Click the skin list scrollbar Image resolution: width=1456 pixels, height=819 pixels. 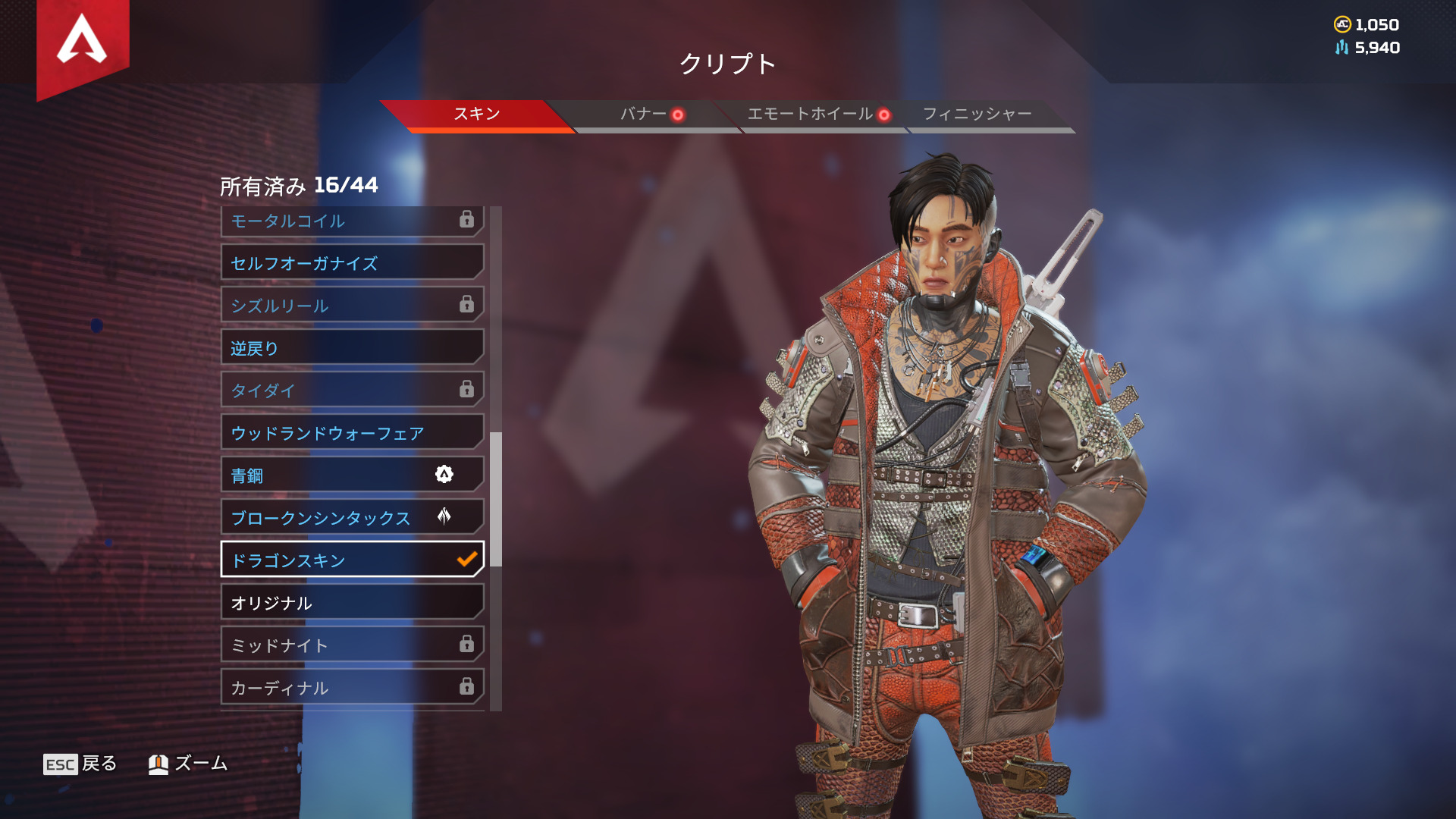tap(496, 499)
